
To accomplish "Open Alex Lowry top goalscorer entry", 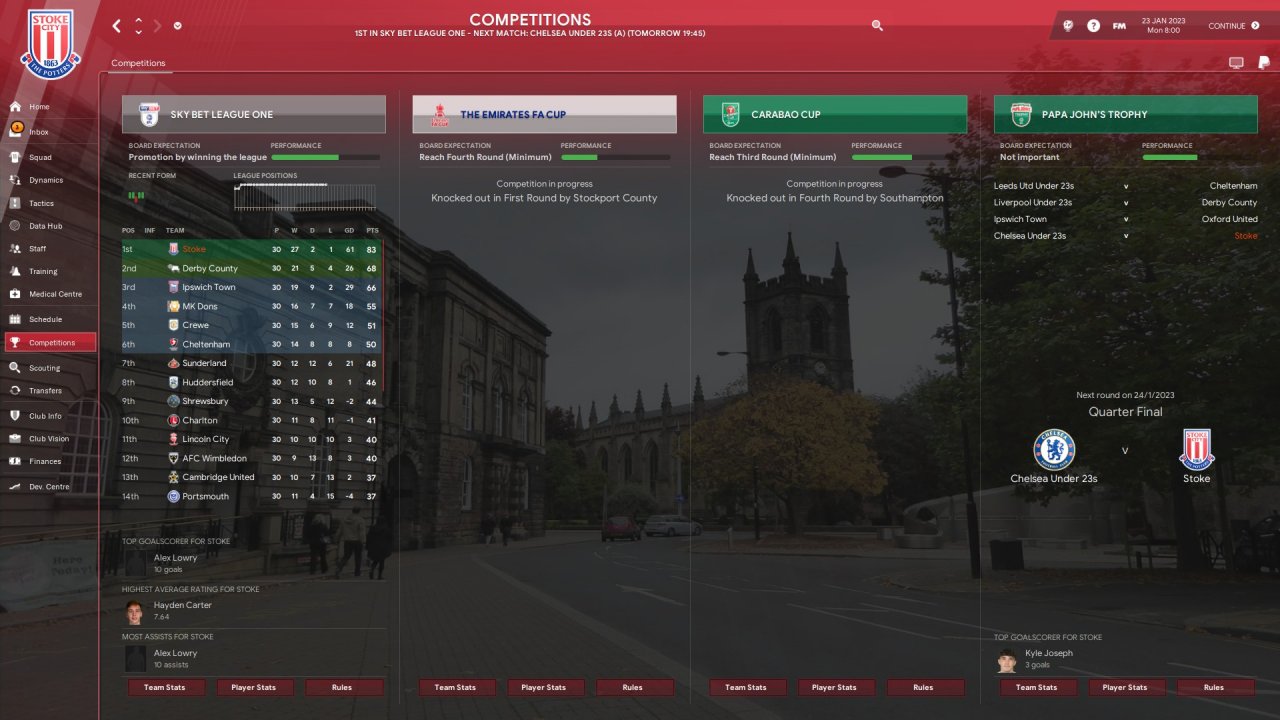I will point(175,558).
